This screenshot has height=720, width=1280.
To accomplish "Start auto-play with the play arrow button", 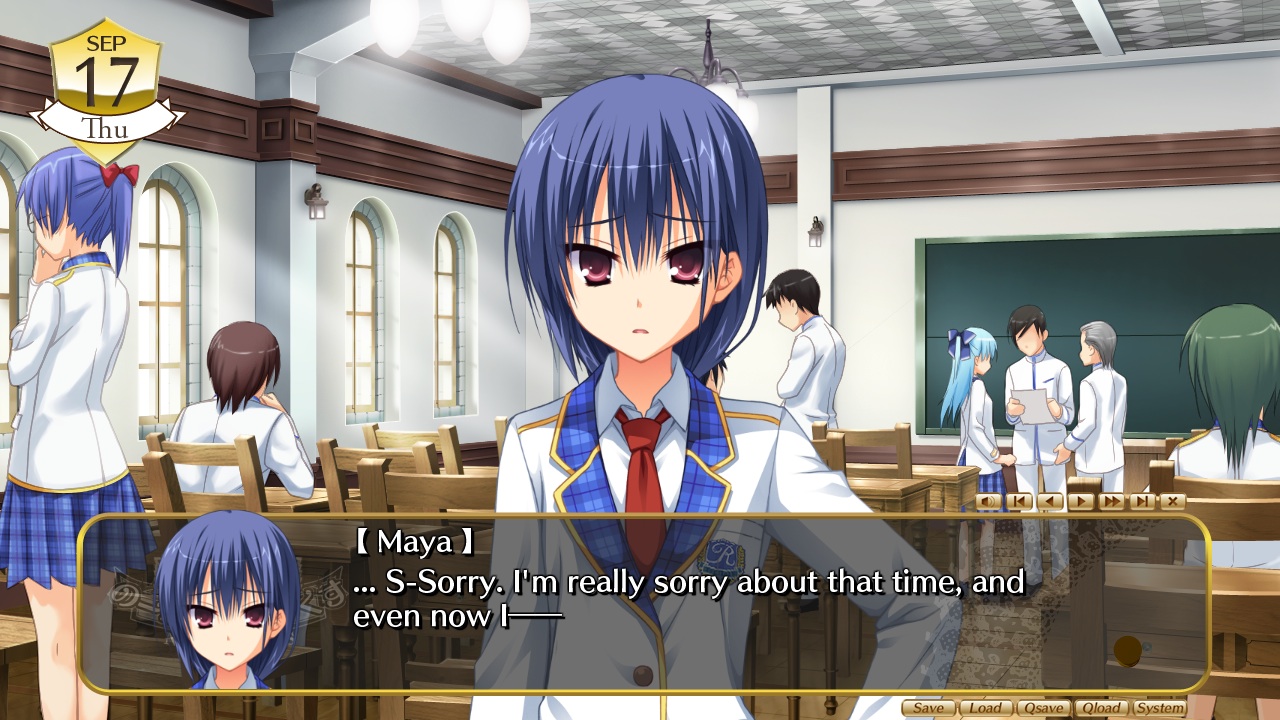I will (1080, 501).
